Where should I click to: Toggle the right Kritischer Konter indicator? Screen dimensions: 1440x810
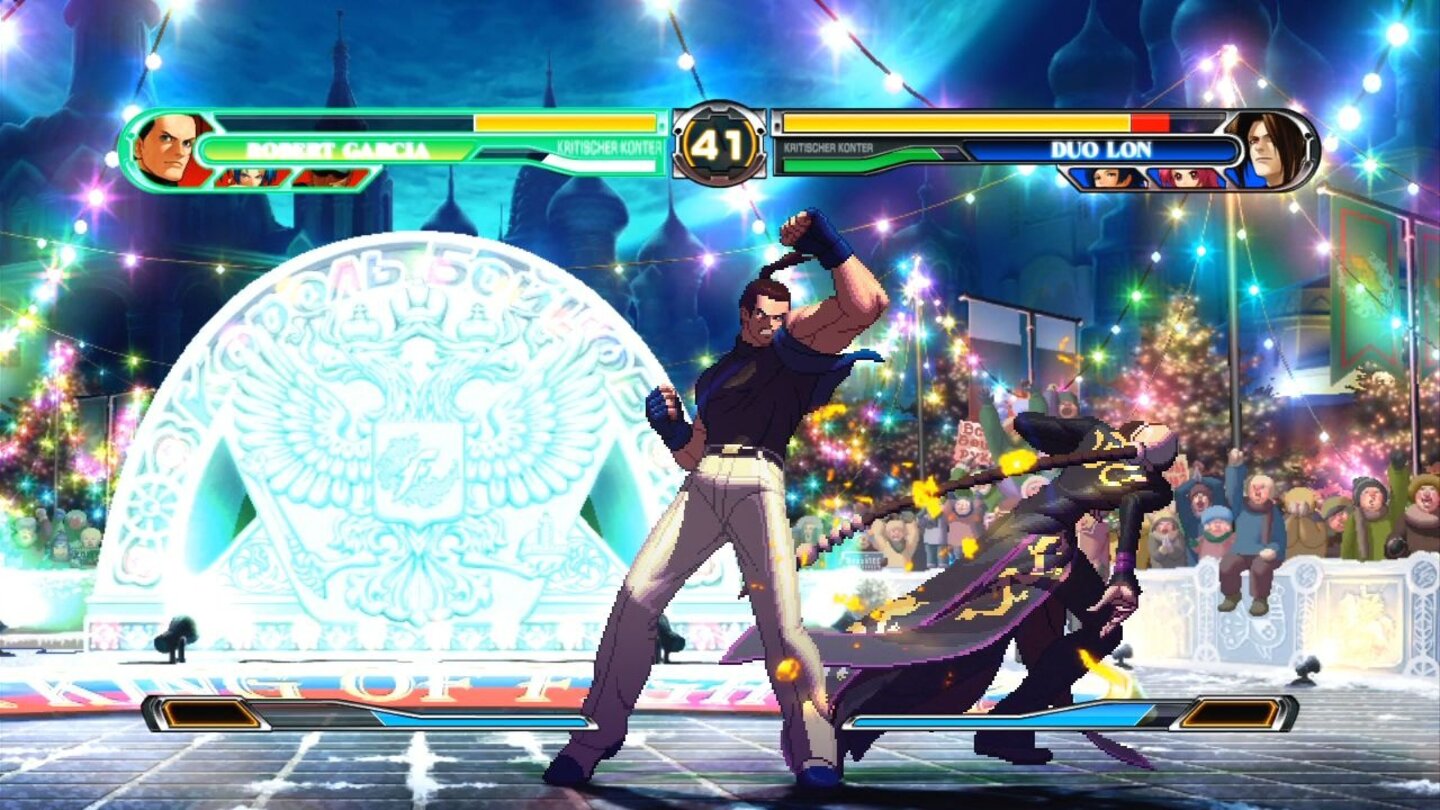tap(826, 147)
